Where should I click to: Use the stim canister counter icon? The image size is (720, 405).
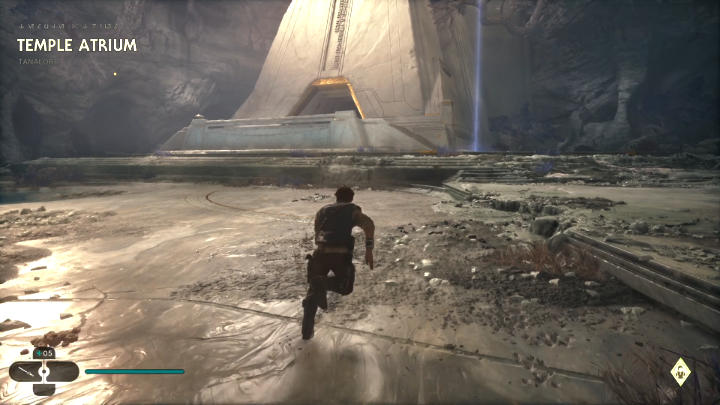[x=44, y=353]
